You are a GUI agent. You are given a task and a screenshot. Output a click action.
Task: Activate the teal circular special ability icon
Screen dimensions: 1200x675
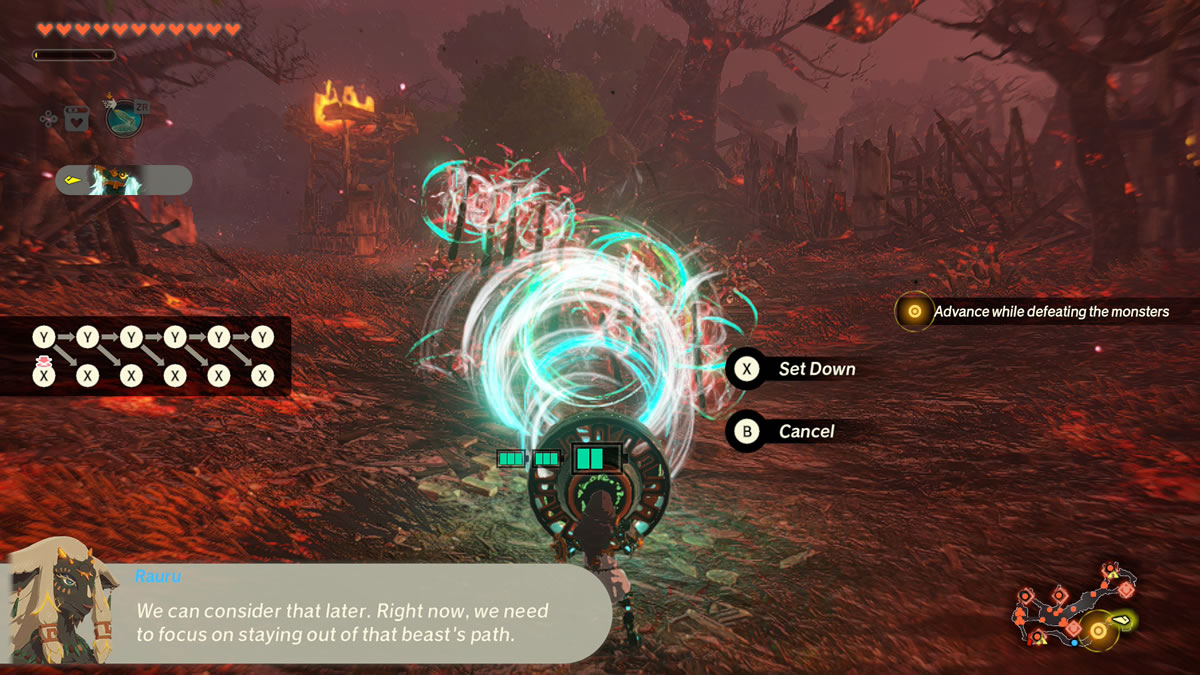124,118
